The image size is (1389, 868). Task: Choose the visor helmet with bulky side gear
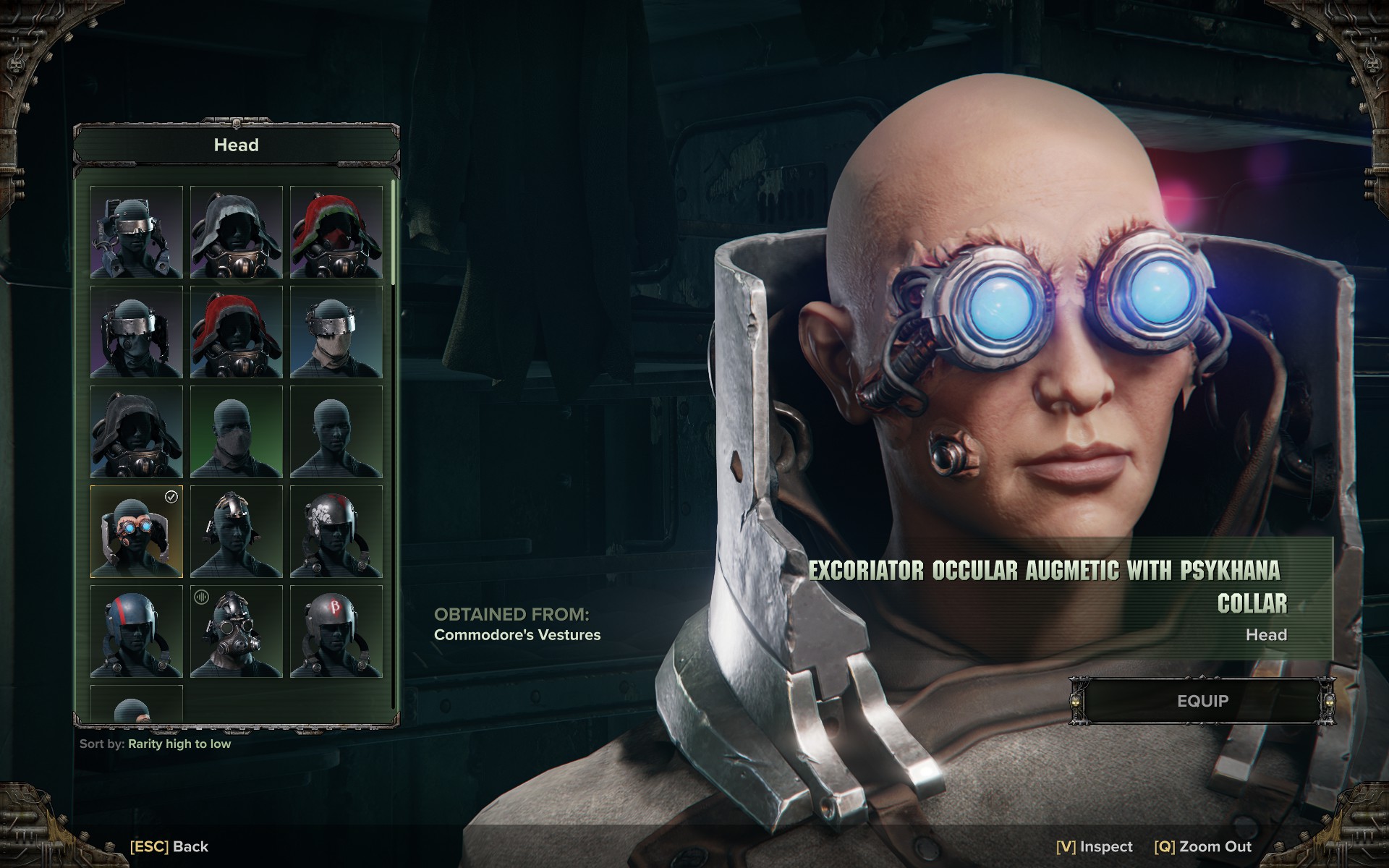(x=136, y=232)
